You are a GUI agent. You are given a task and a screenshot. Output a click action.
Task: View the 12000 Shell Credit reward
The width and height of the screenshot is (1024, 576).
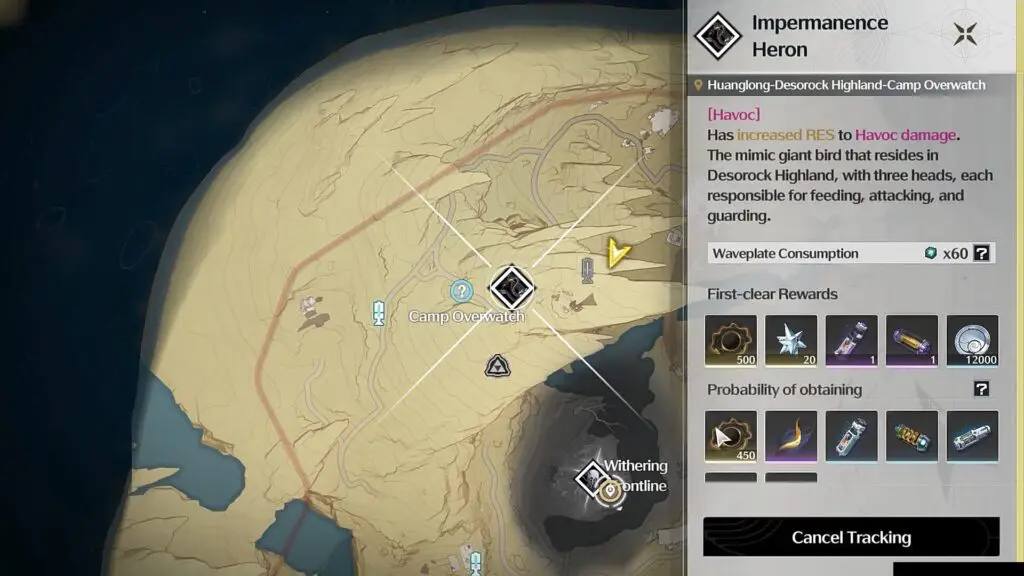pos(972,341)
